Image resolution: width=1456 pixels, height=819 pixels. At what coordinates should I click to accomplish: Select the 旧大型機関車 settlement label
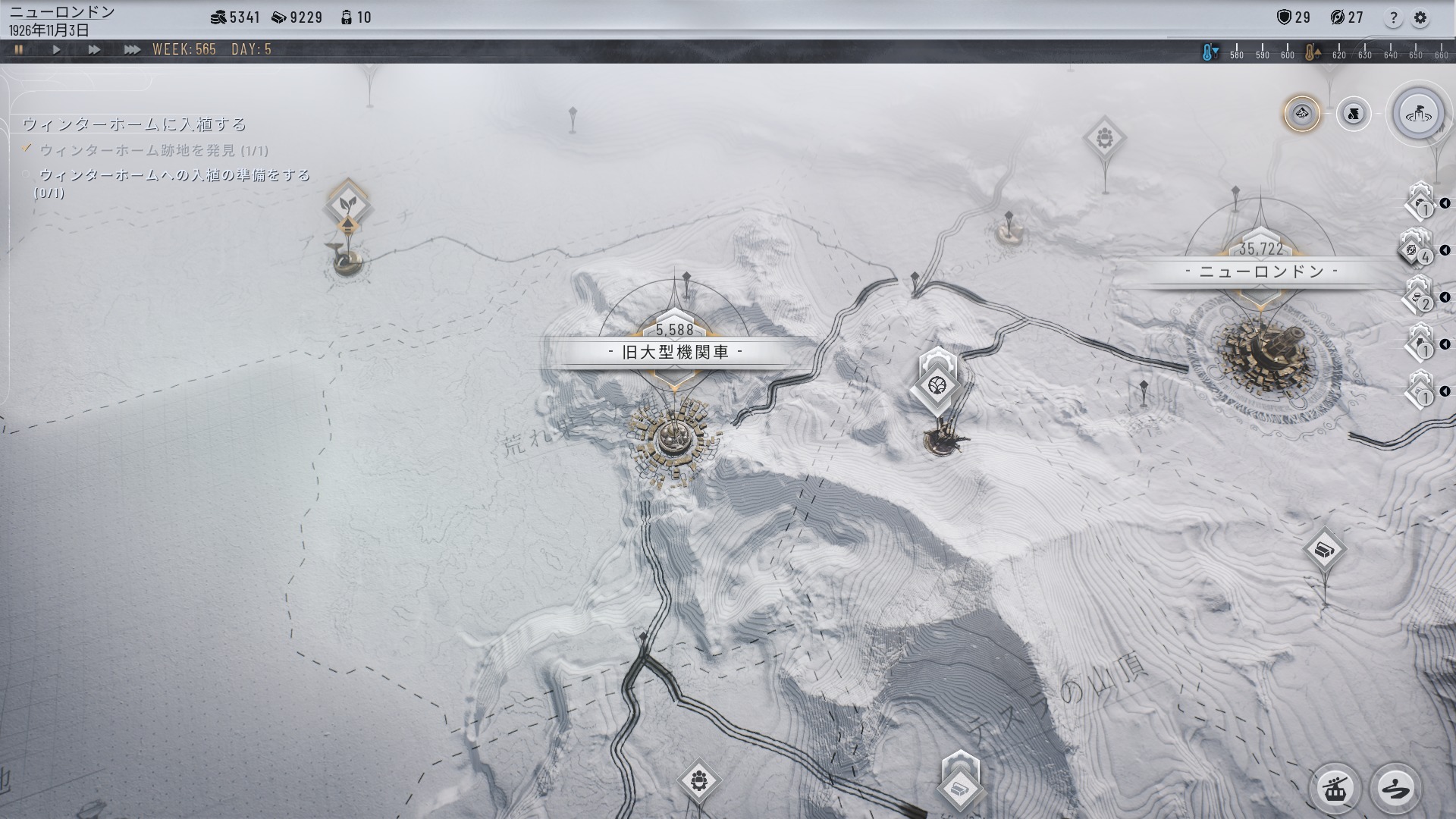pos(675,353)
